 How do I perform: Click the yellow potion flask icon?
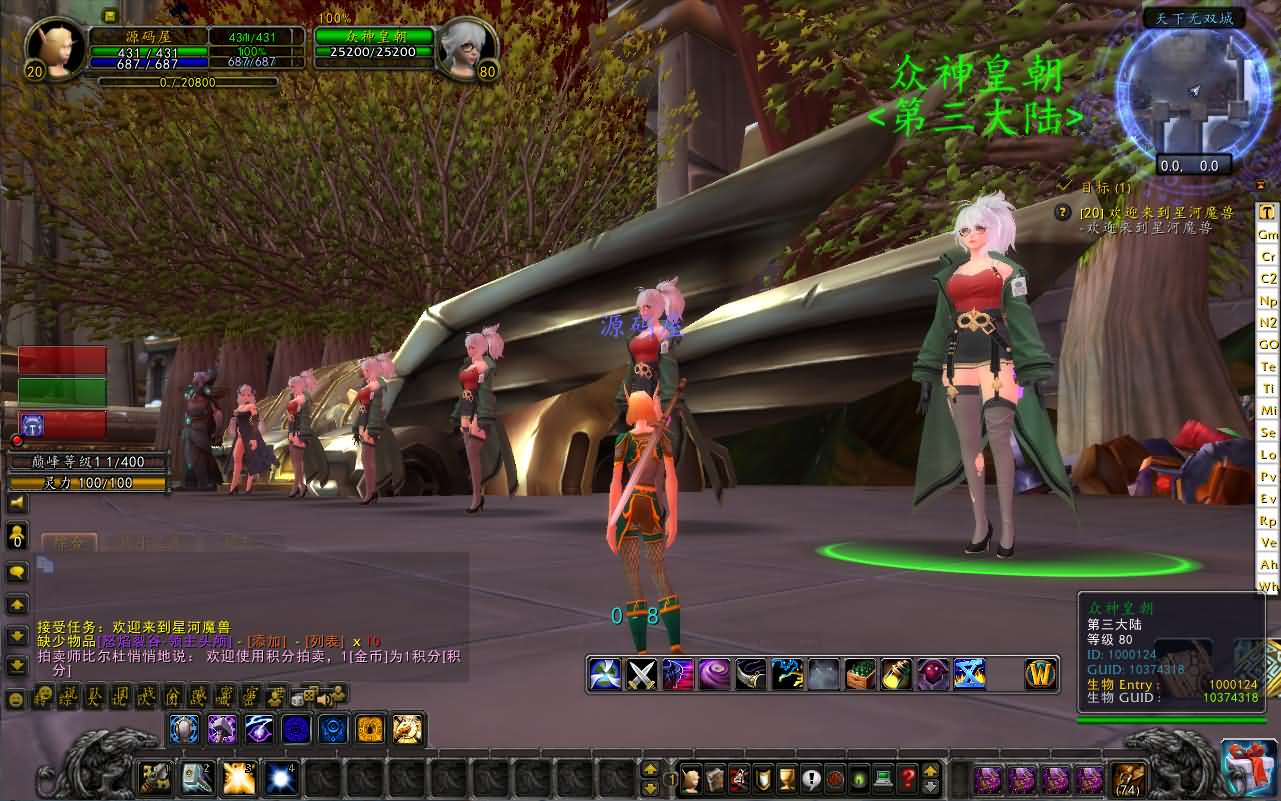[x=897, y=675]
